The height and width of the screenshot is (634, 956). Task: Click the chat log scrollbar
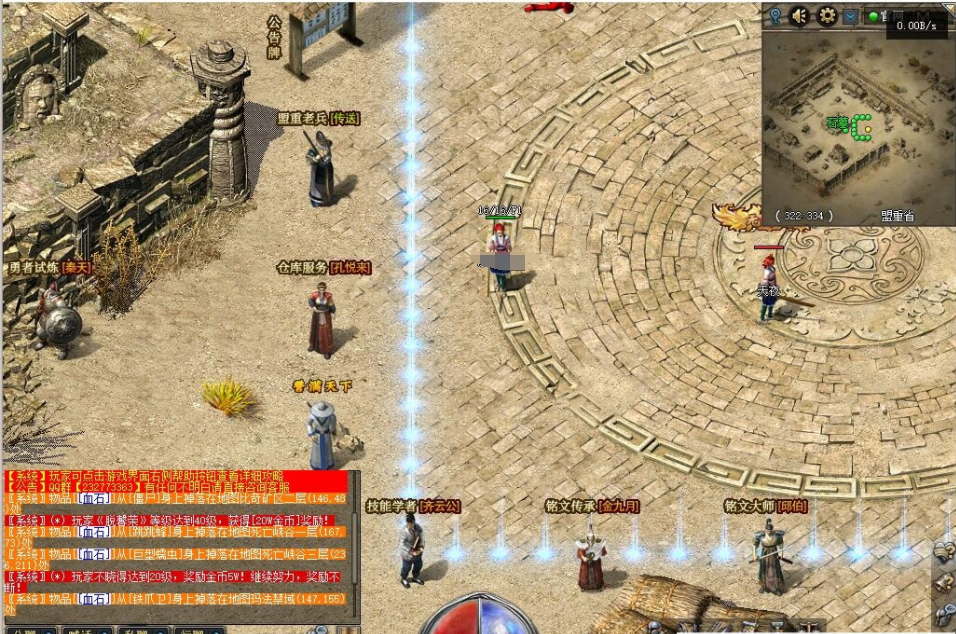click(354, 545)
